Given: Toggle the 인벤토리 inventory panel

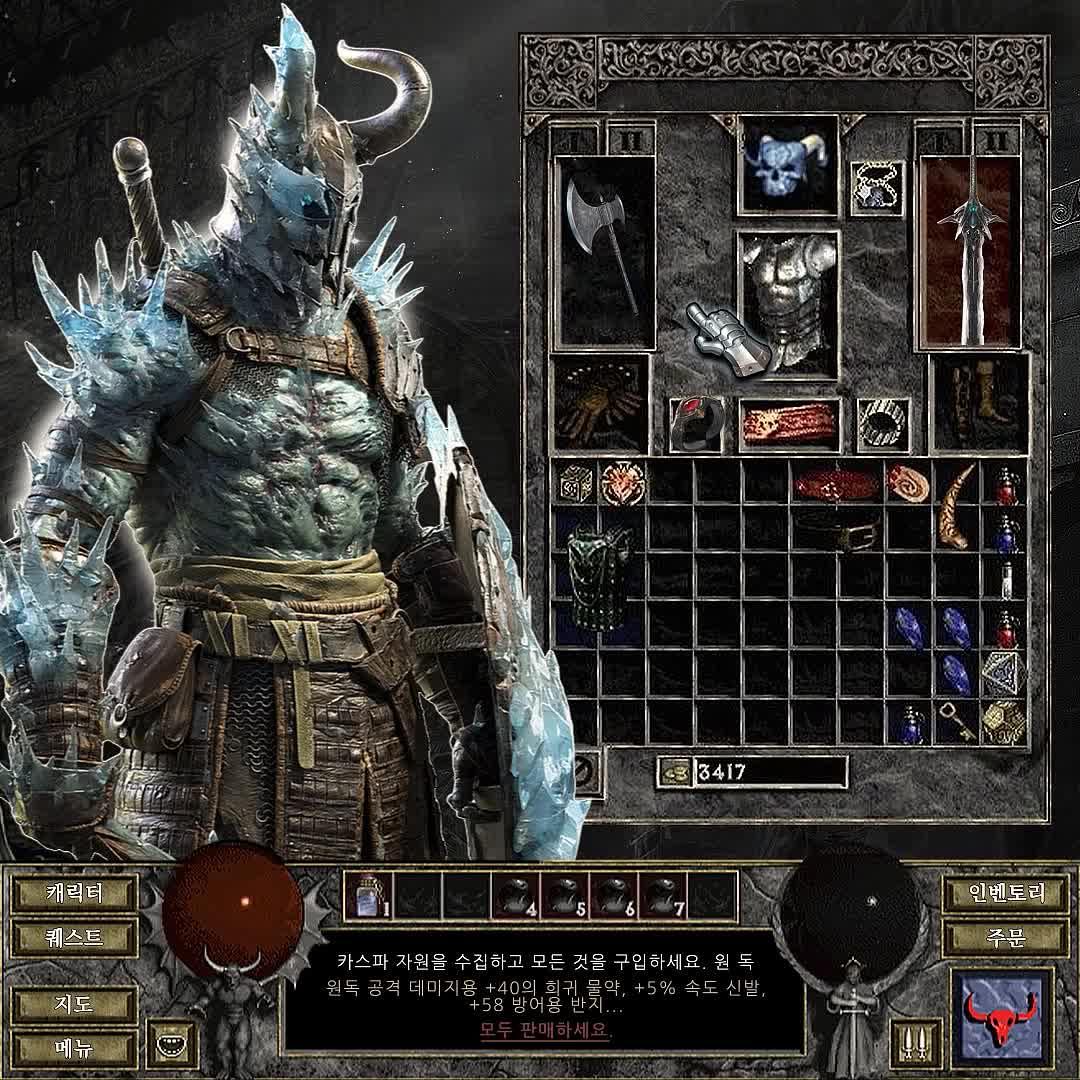Looking at the screenshot, I should tap(1005, 892).
